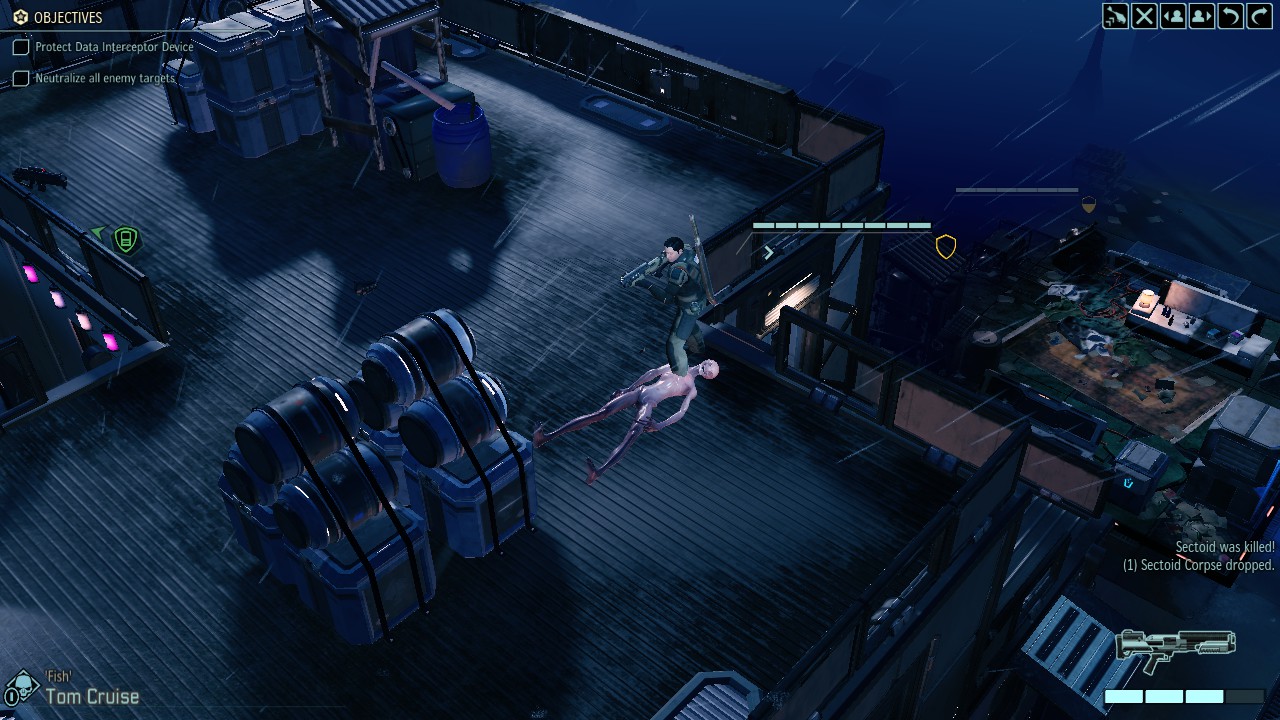Click the X end-turn button
This screenshot has height=720, width=1280.
click(1144, 16)
